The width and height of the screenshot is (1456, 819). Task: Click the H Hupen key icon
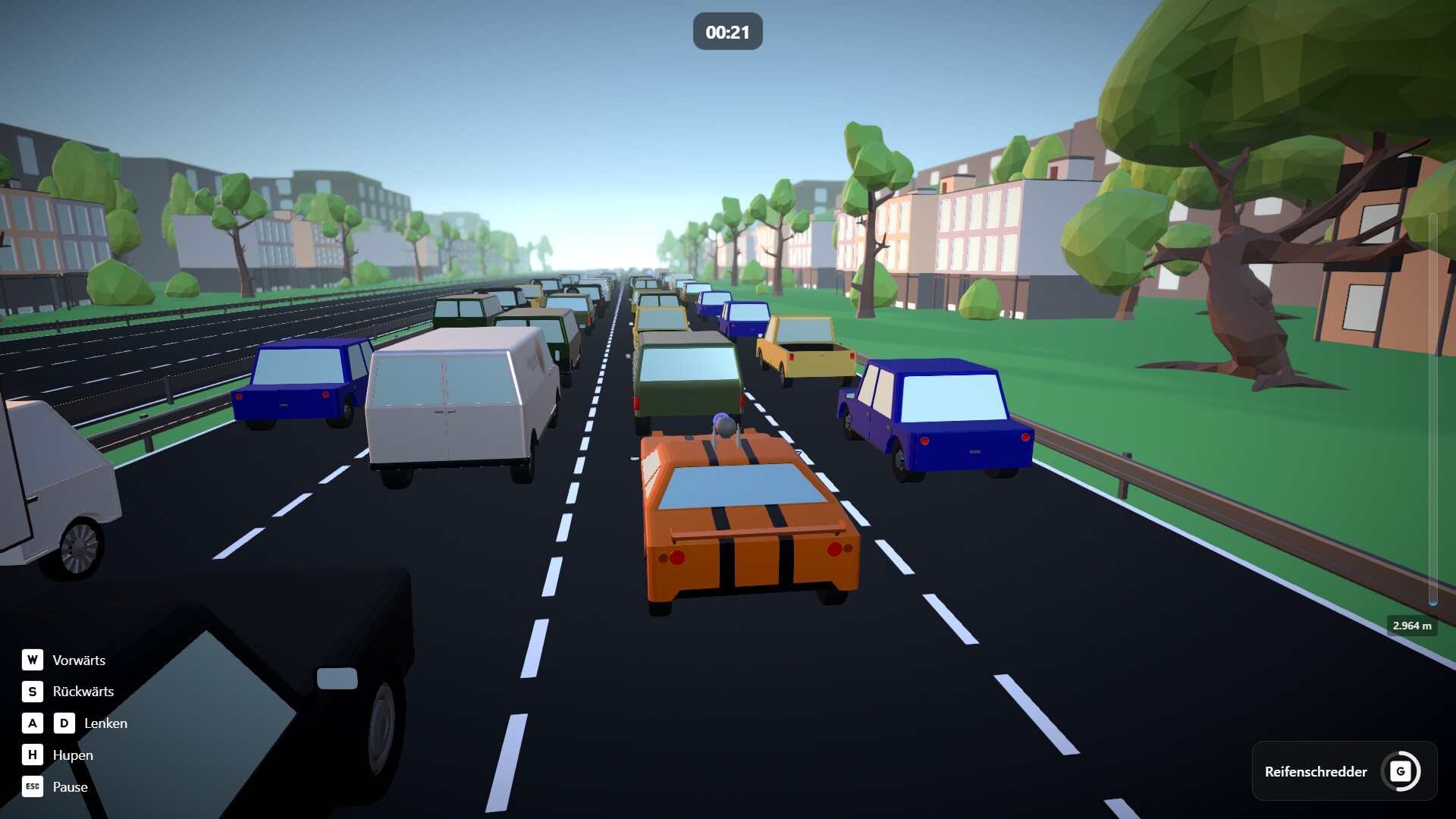pyautogui.click(x=31, y=755)
